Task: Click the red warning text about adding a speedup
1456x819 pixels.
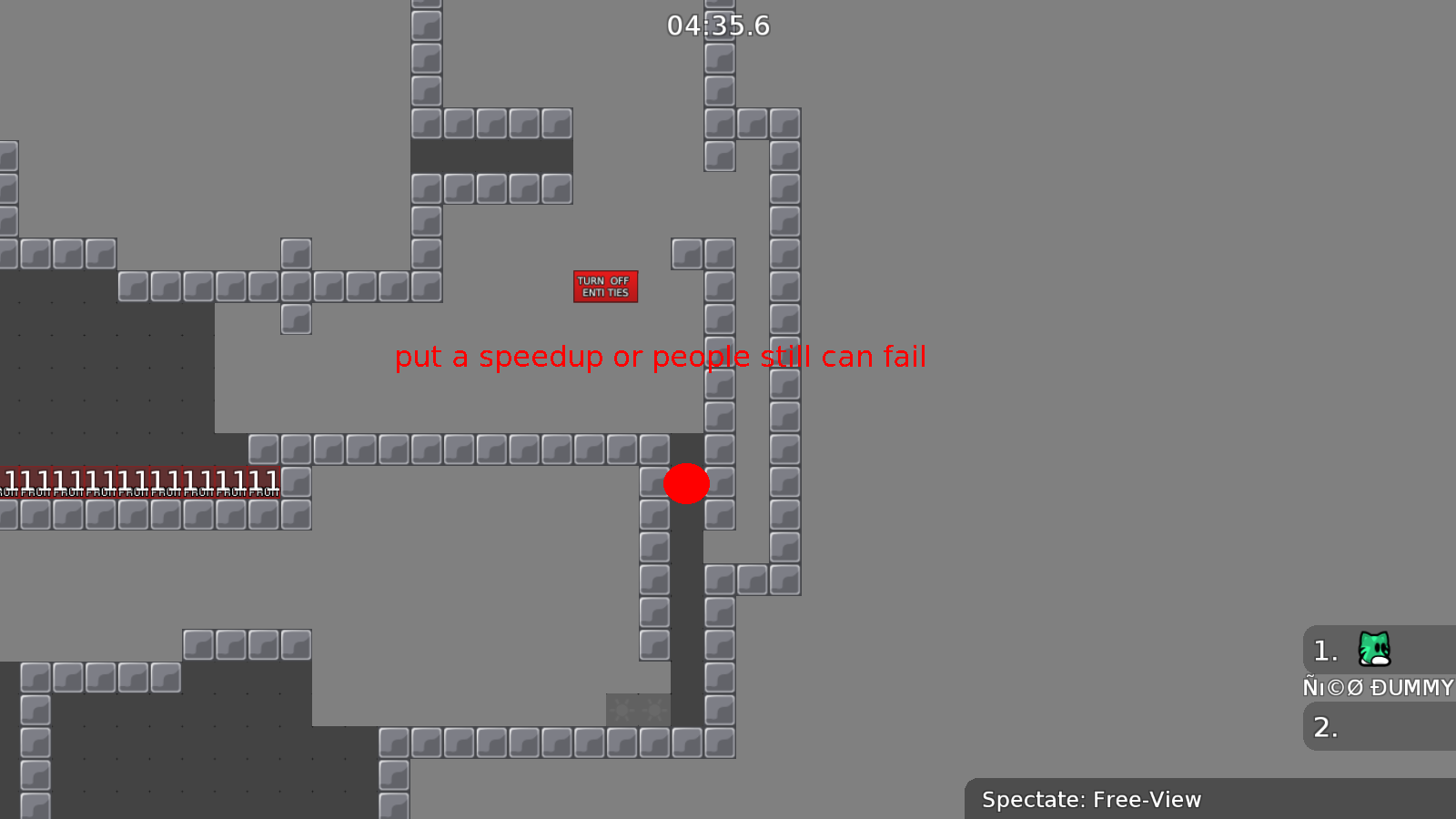Action: [x=660, y=357]
